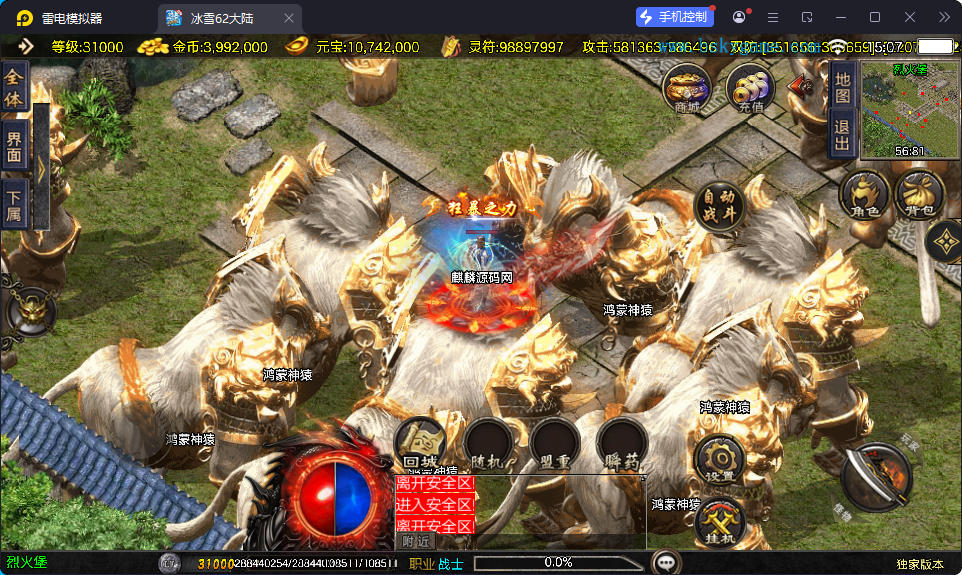
Task: Open the chat speech bubble
Action: pos(666,563)
